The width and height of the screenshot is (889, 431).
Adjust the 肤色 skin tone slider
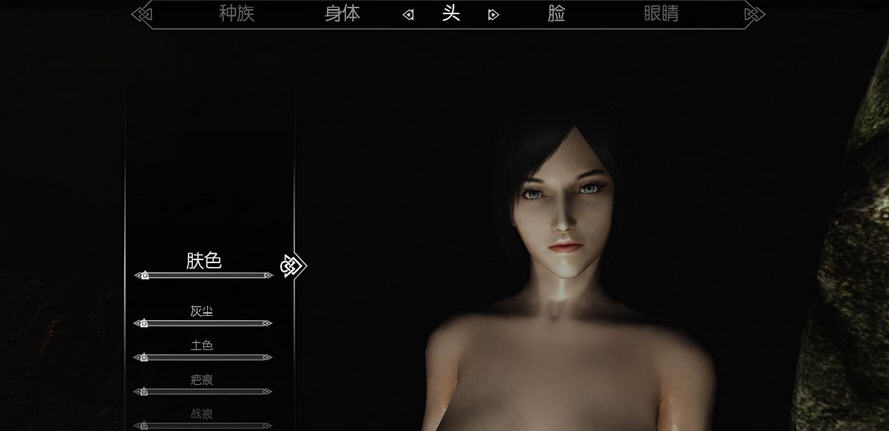tap(204, 275)
